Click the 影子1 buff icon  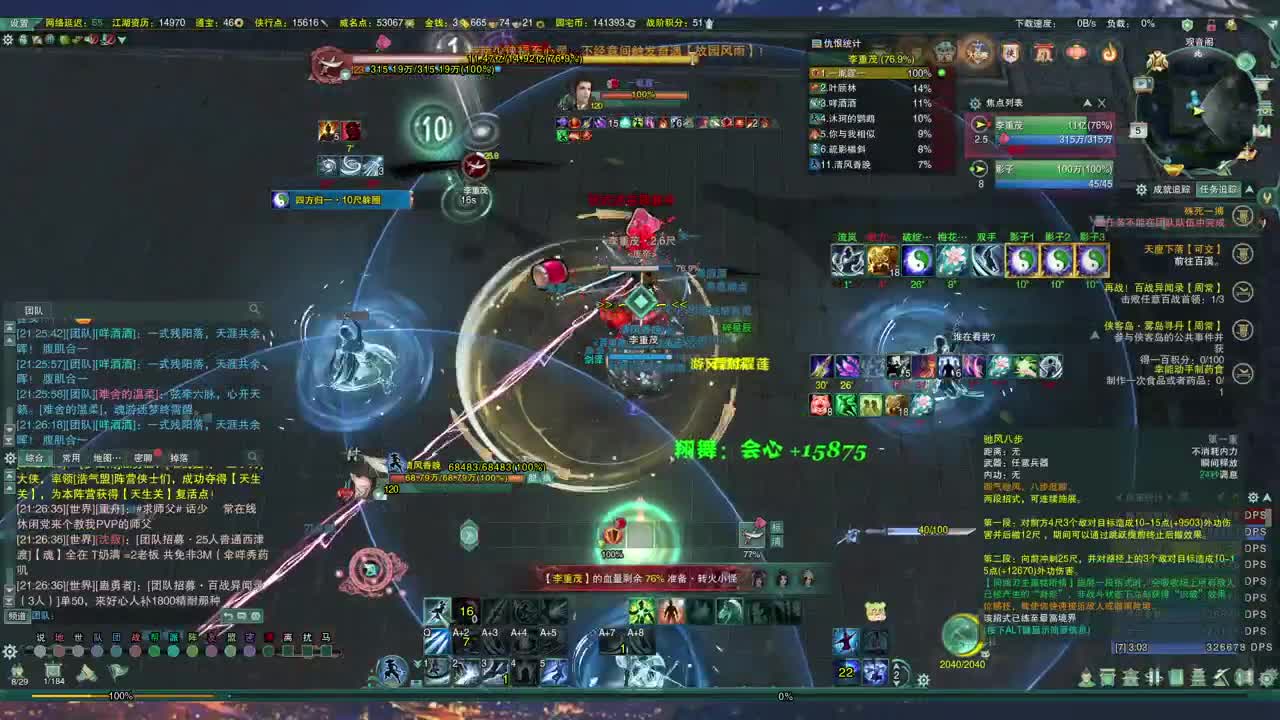(1024, 262)
